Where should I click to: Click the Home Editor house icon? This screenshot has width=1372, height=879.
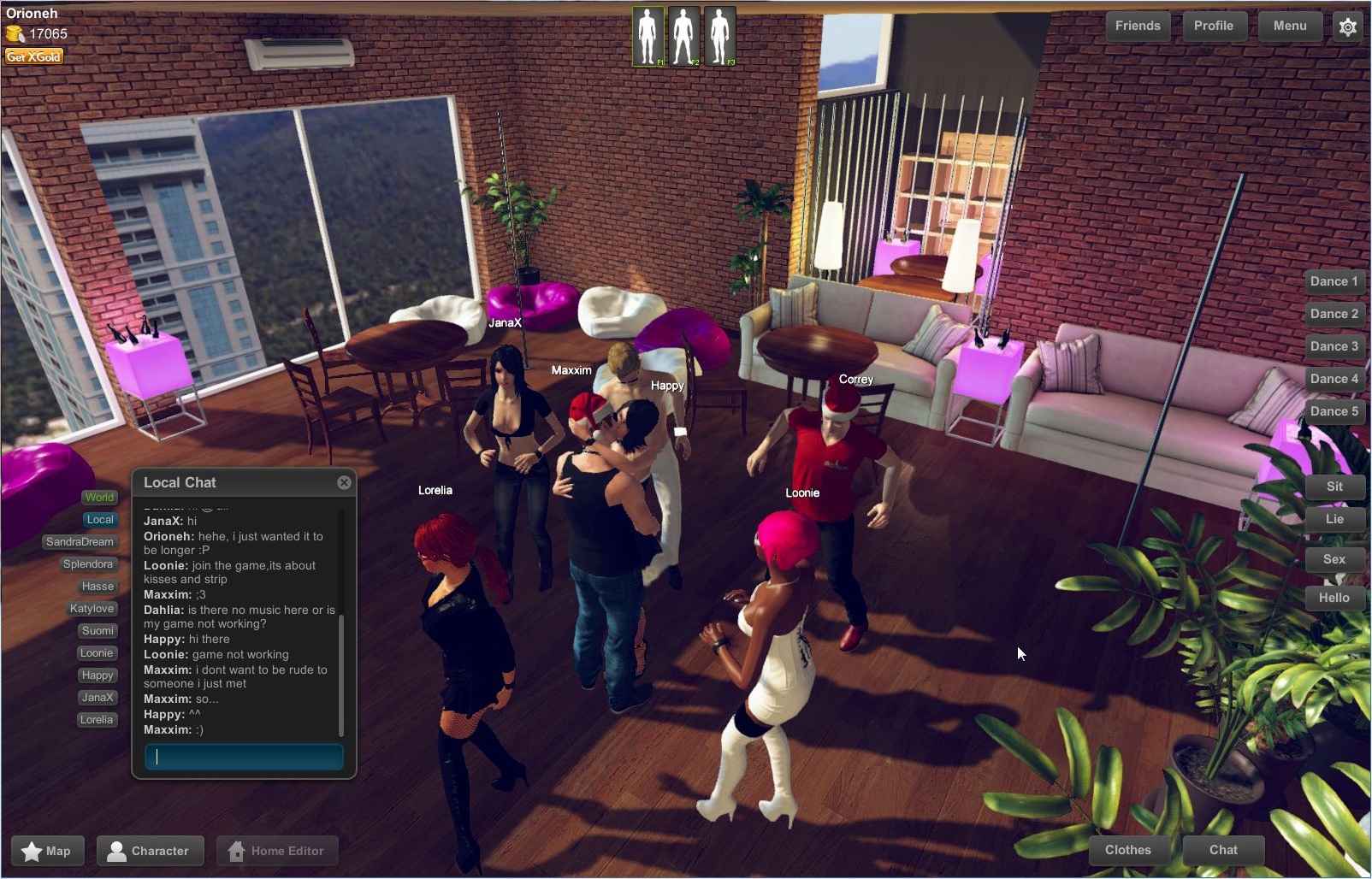tap(237, 851)
